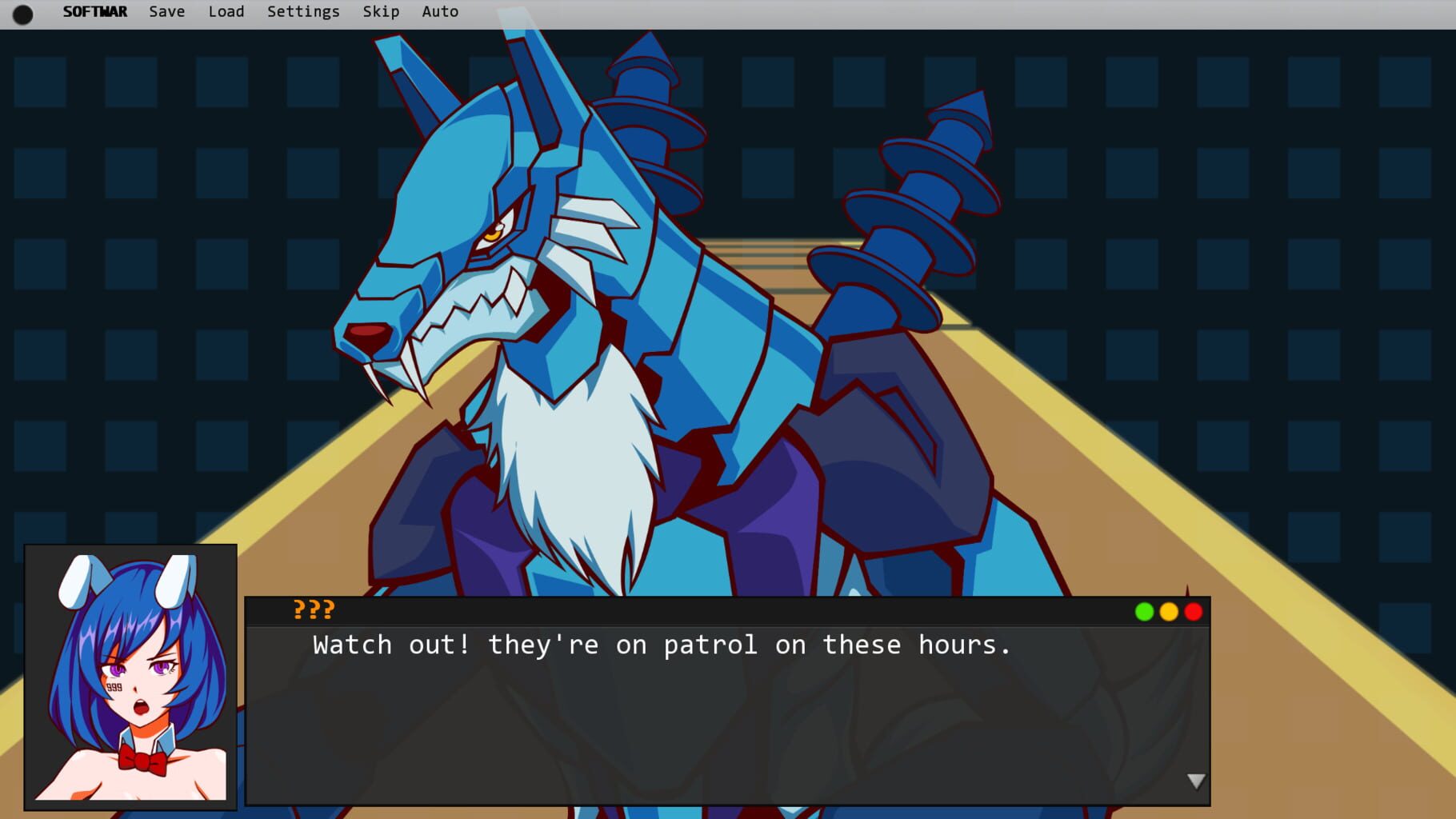Click the continue triangle to advance dialogue
Viewport: 1456px width, 819px height.
point(1196,780)
